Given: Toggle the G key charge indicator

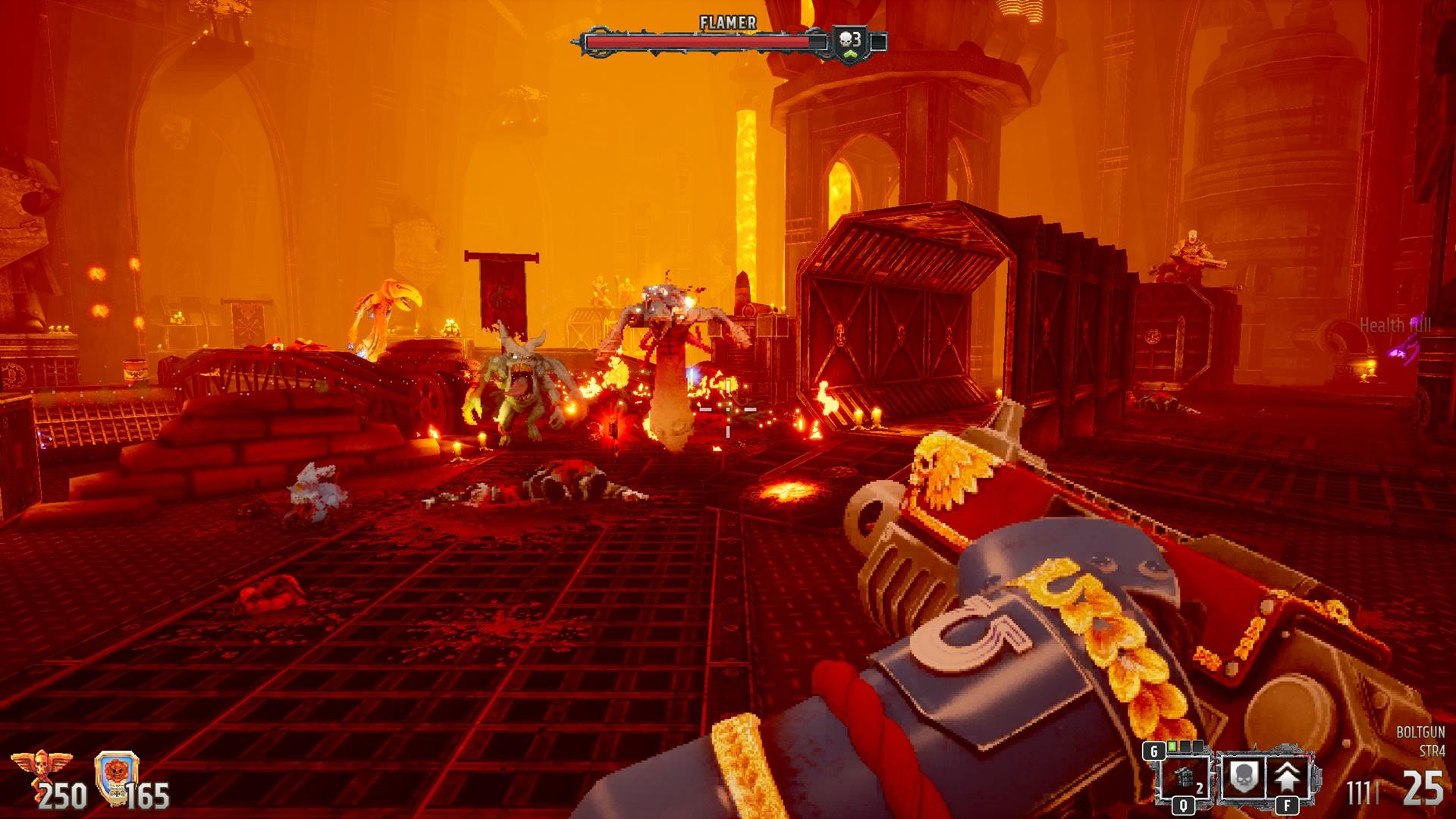Looking at the screenshot, I should [1153, 751].
